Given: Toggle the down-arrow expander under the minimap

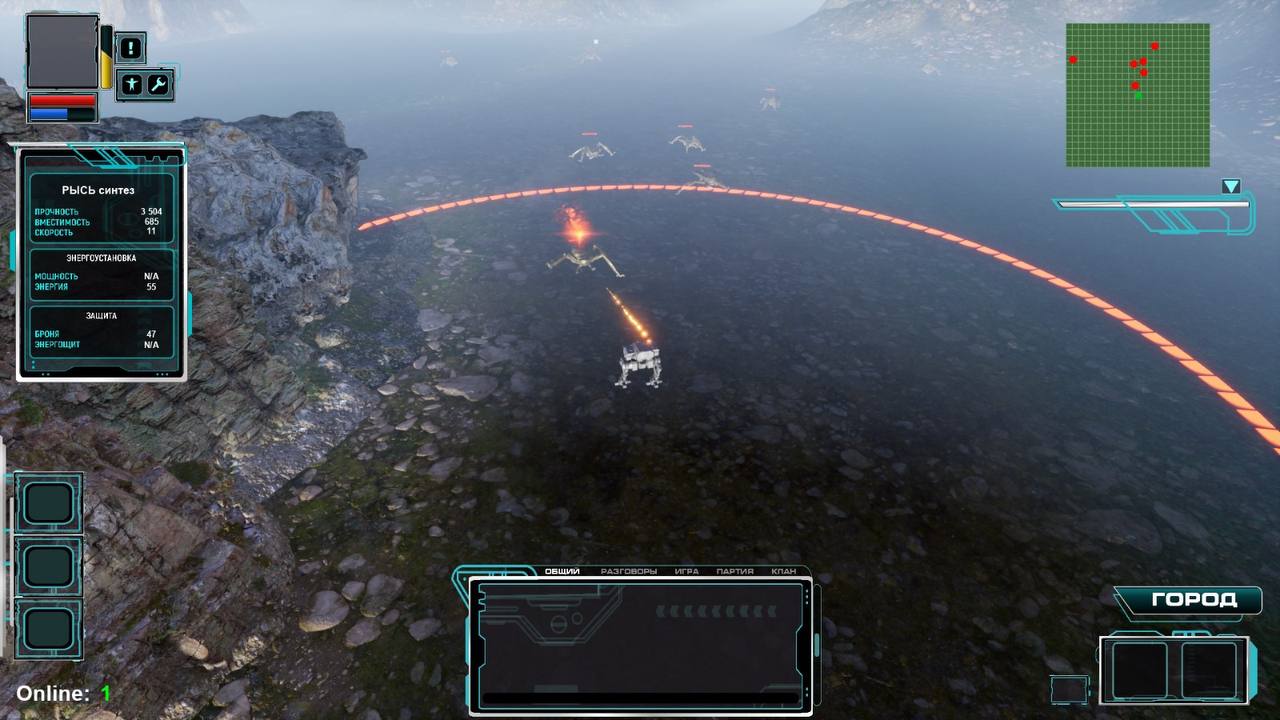Looking at the screenshot, I should pos(1231,187).
